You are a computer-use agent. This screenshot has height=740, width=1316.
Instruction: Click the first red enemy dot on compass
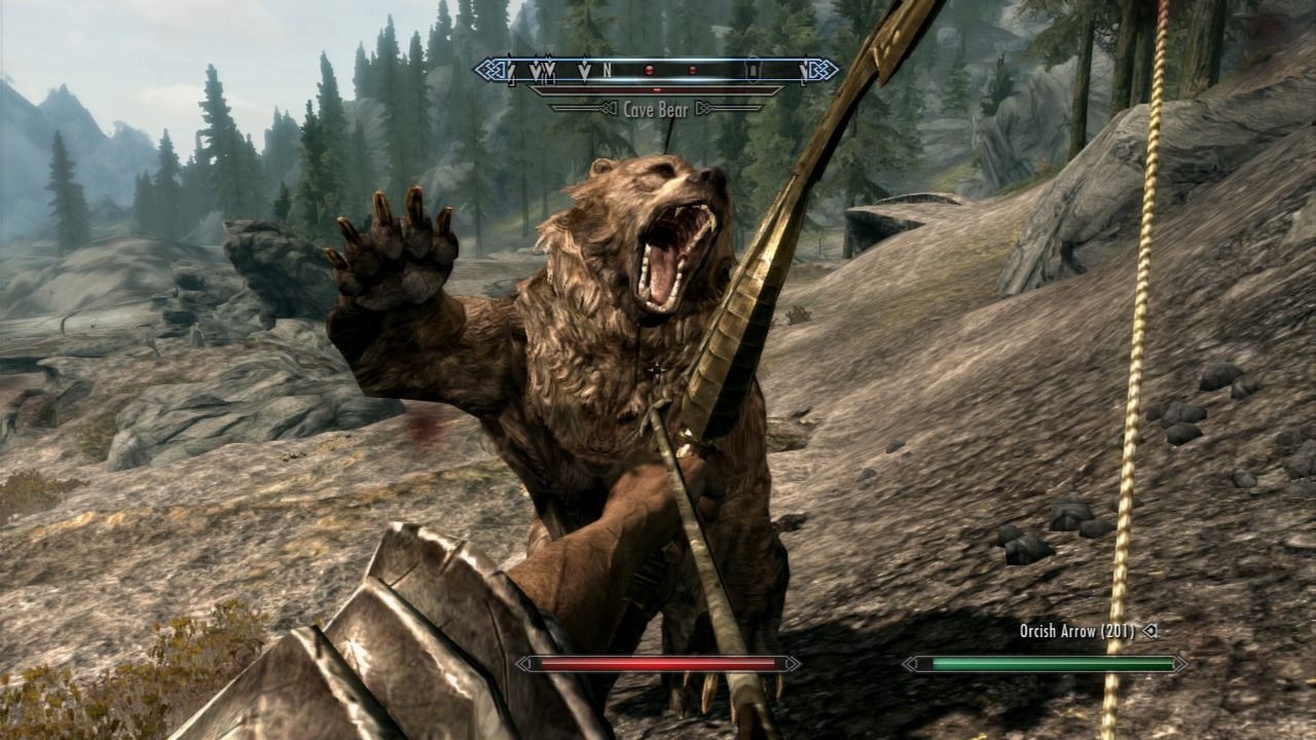click(650, 70)
